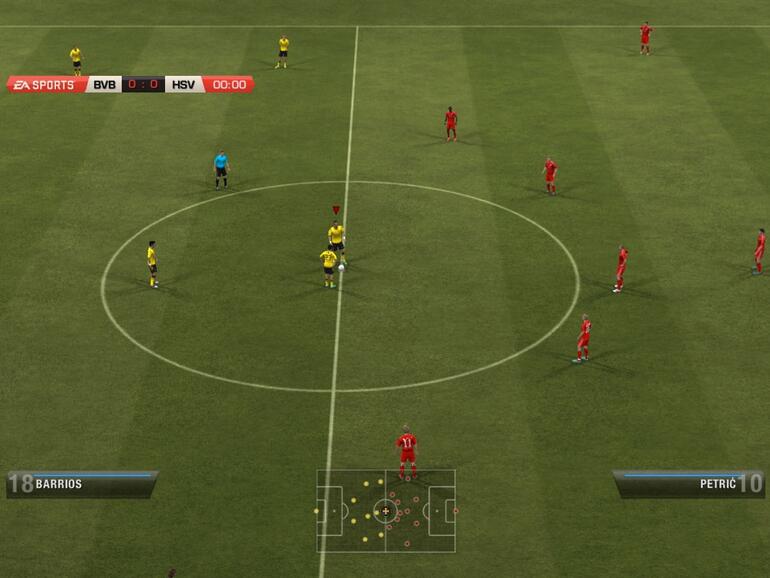Click the EA Sports logo badge
Image resolution: width=770 pixels, height=578 pixels.
coord(45,85)
